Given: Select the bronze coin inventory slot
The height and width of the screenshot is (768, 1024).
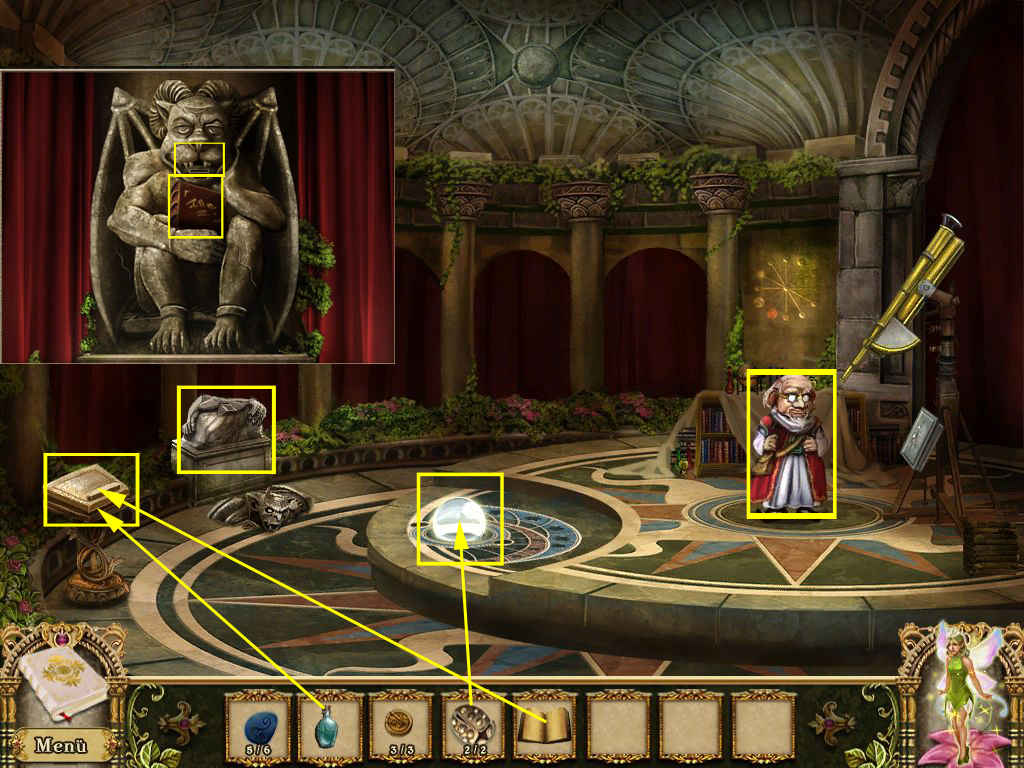Looking at the screenshot, I should pyautogui.click(x=398, y=724).
